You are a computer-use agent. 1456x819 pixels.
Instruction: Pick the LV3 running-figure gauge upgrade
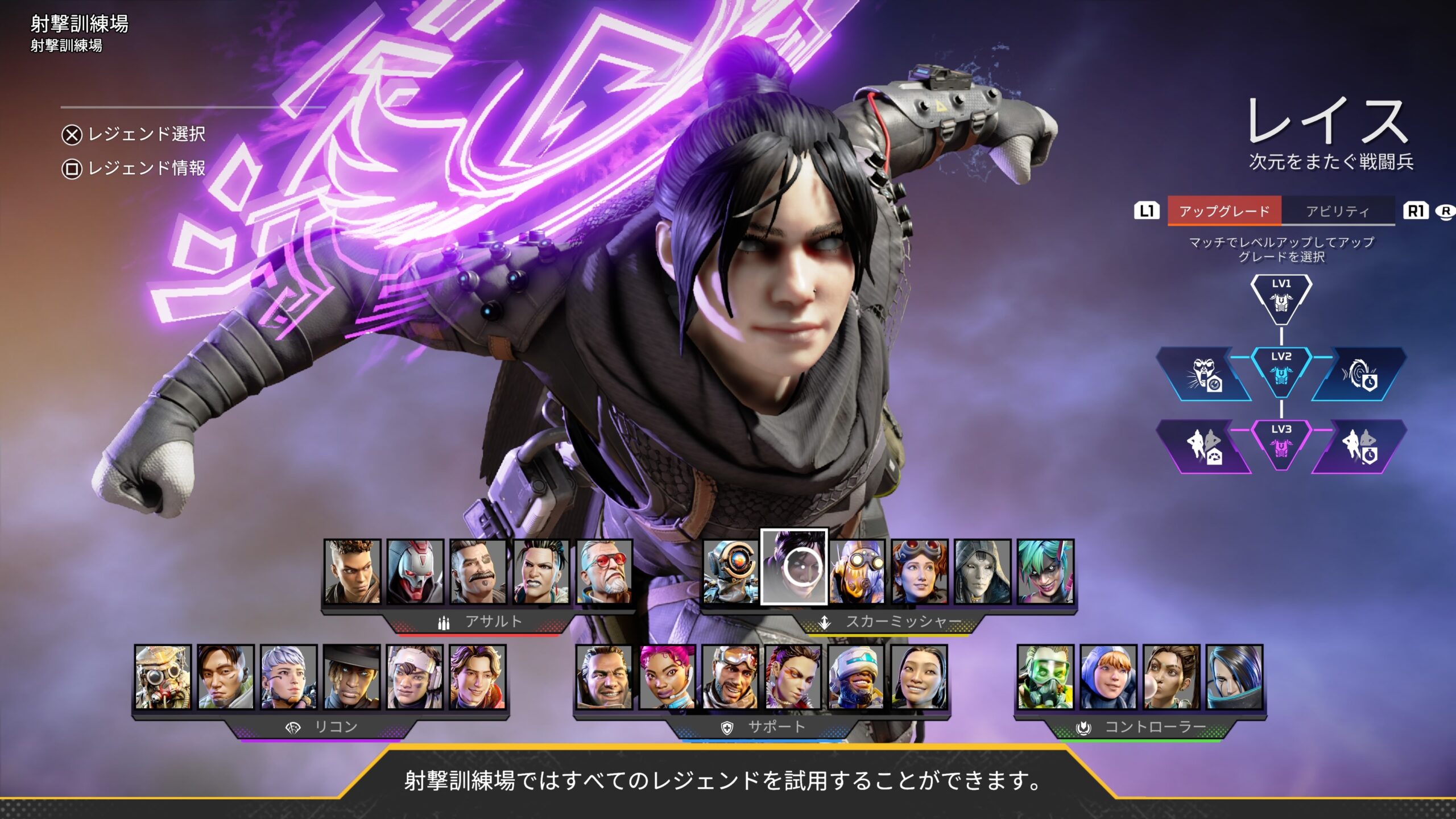pyautogui.click(x=1204, y=447)
